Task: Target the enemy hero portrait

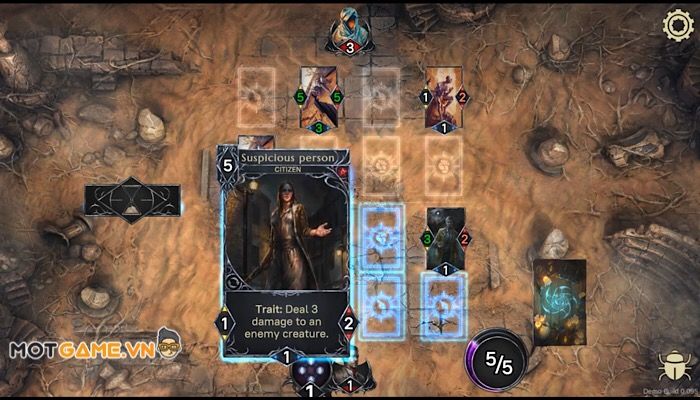Action: (x=349, y=27)
